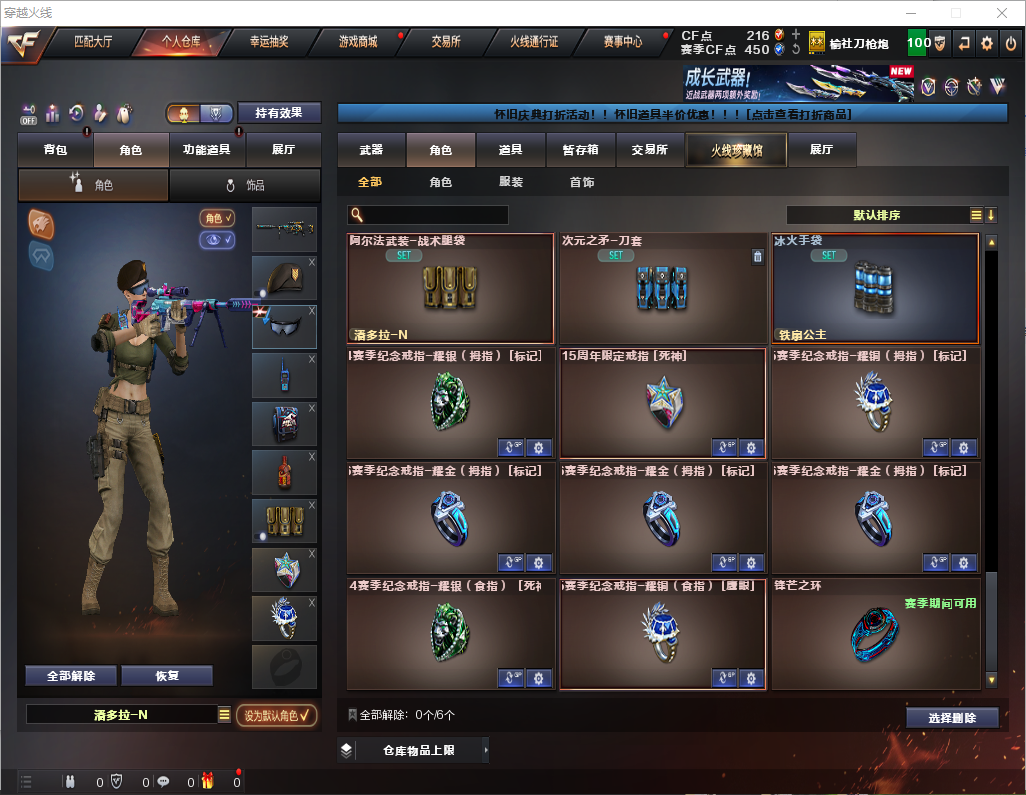1026x795 pixels.
Task: Click the 全部解除 unequip all button
Action: coord(71,676)
